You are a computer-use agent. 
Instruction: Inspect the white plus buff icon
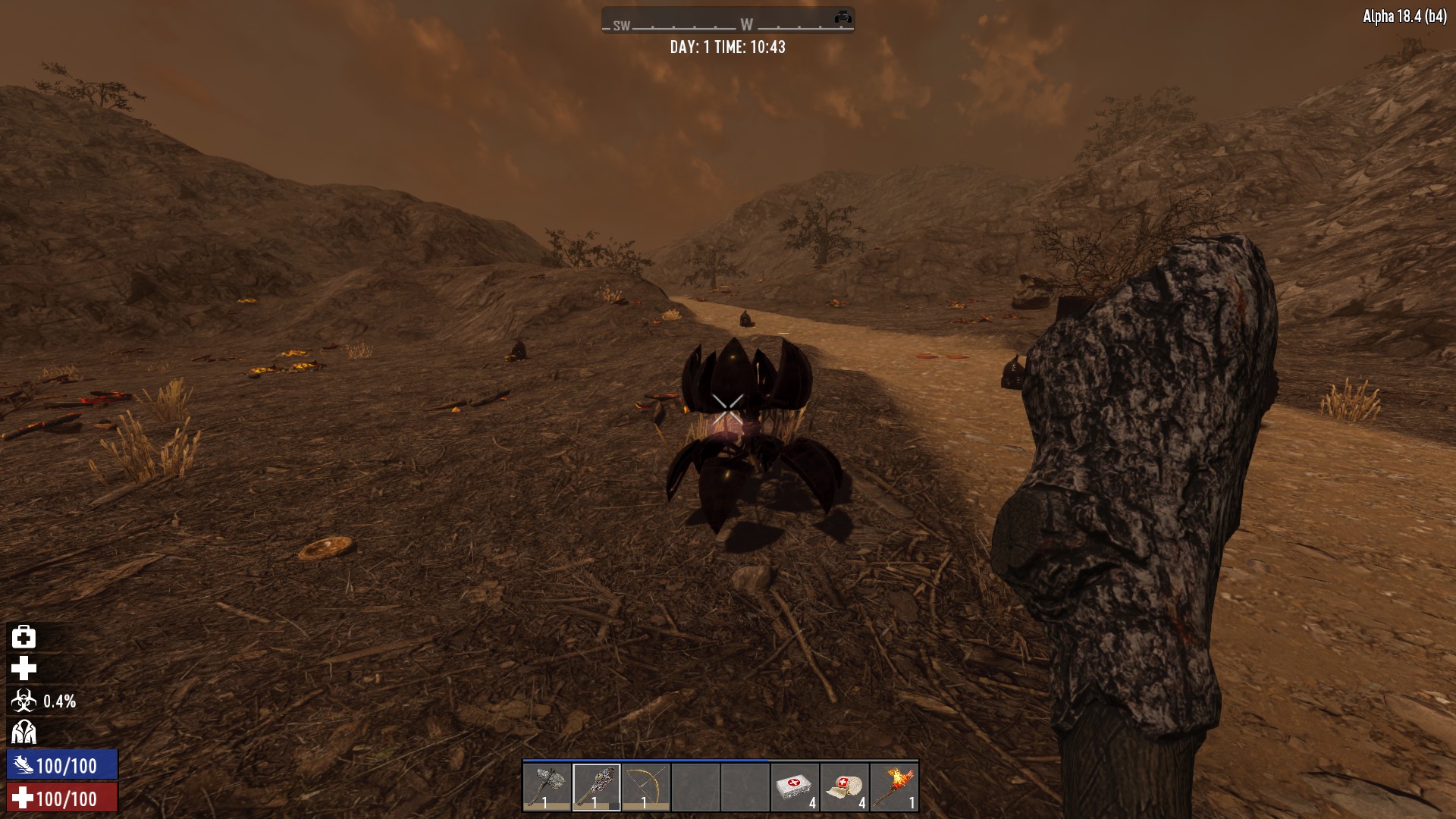pyautogui.click(x=24, y=669)
